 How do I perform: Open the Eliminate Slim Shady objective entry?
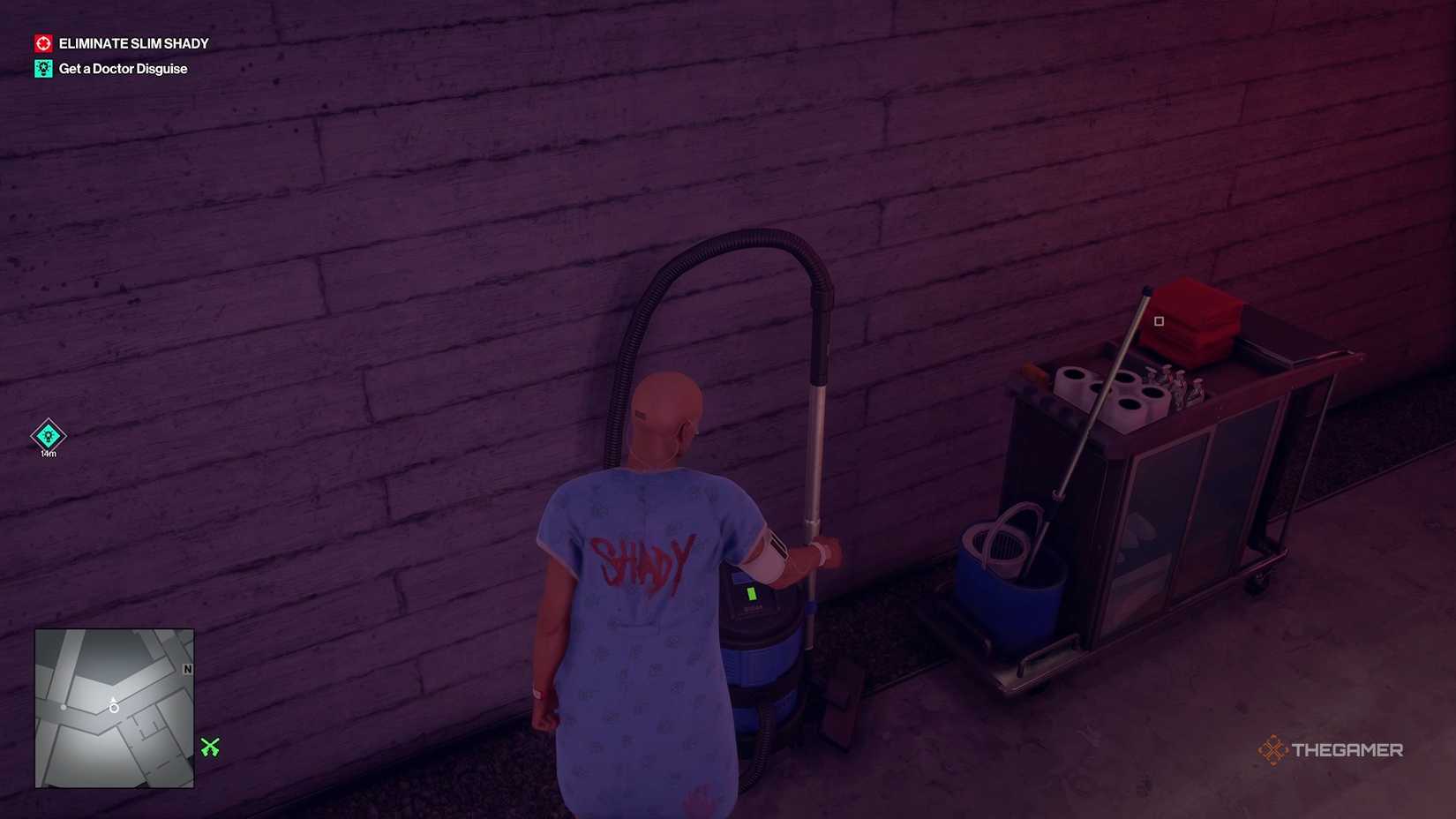click(x=133, y=42)
